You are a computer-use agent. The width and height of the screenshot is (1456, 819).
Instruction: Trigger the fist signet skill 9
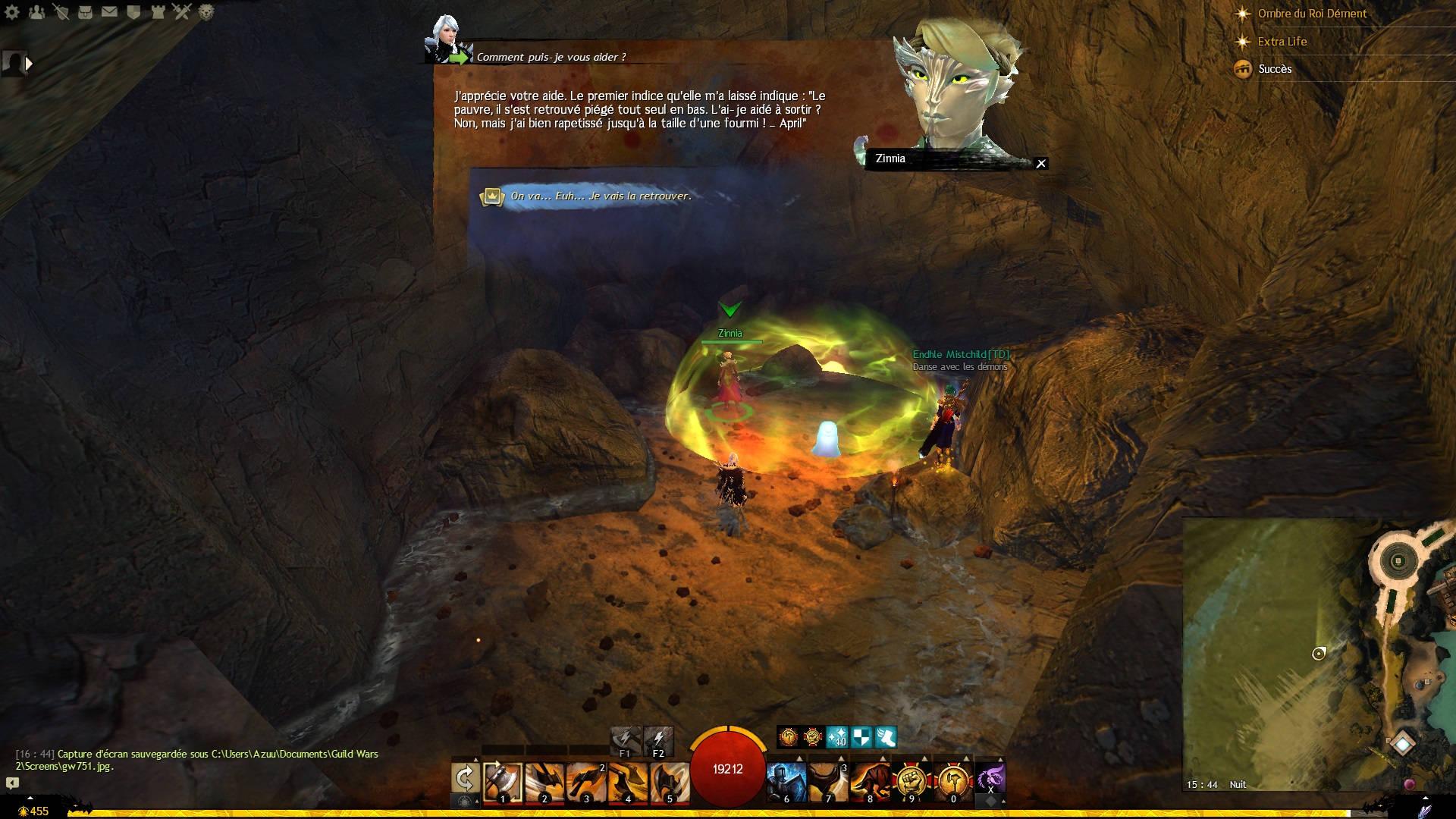click(x=912, y=781)
